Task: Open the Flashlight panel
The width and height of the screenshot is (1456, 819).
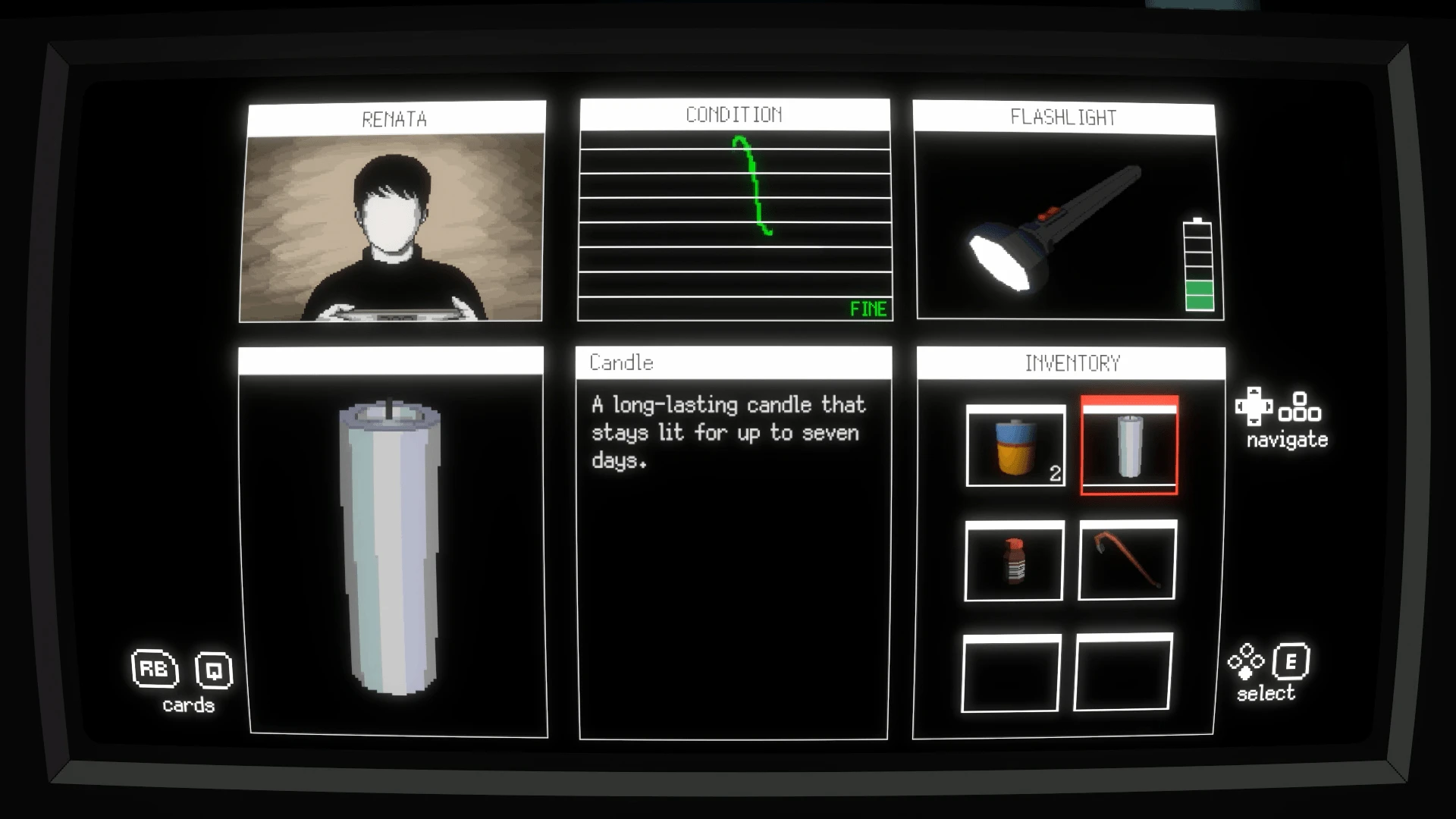Action: (x=1067, y=212)
